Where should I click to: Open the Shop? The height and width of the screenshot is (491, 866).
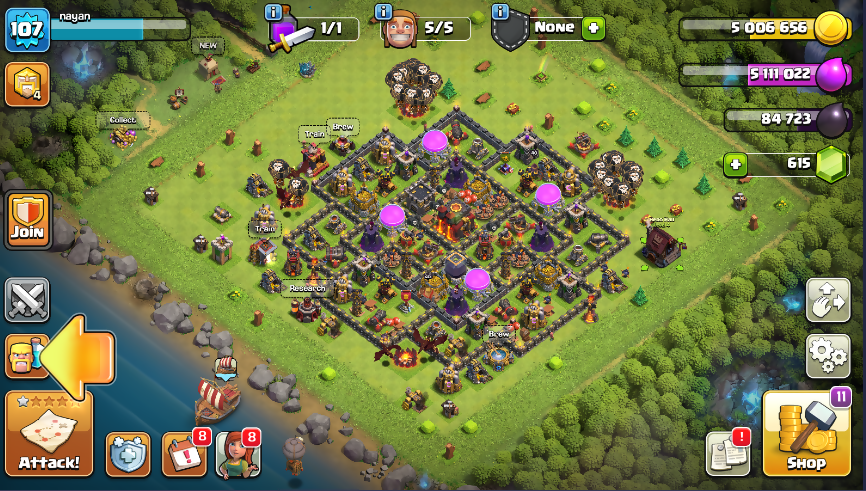806,434
